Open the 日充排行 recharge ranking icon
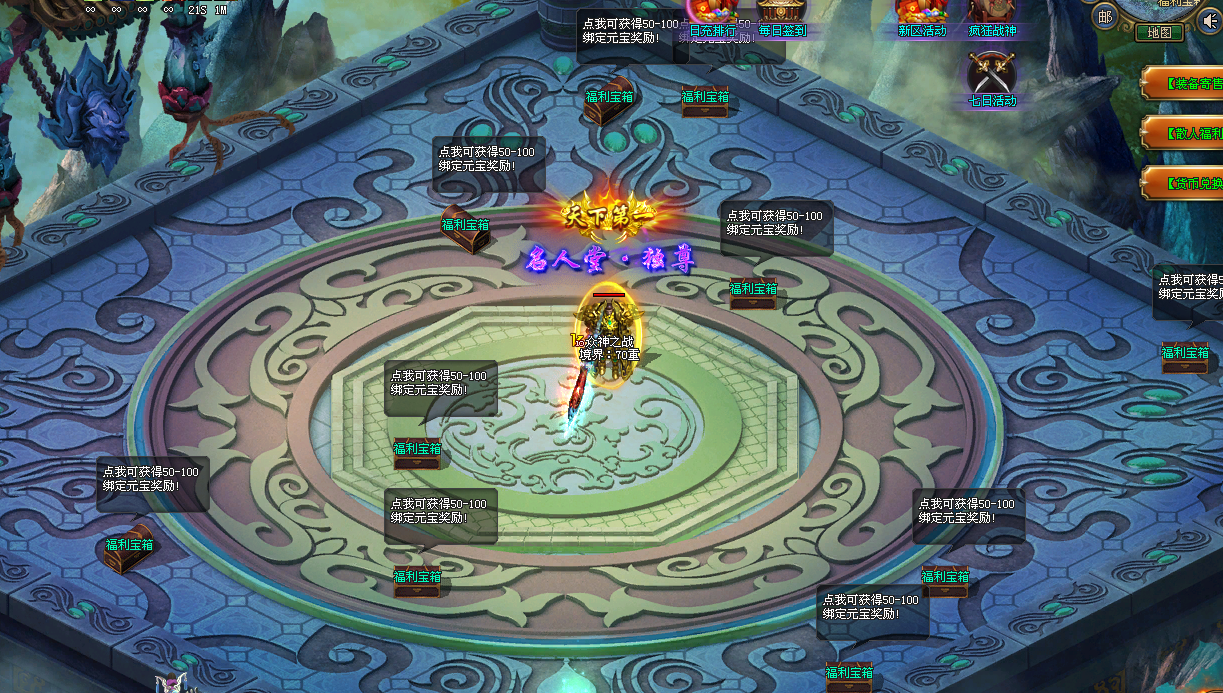The image size is (1223, 693). point(712,18)
